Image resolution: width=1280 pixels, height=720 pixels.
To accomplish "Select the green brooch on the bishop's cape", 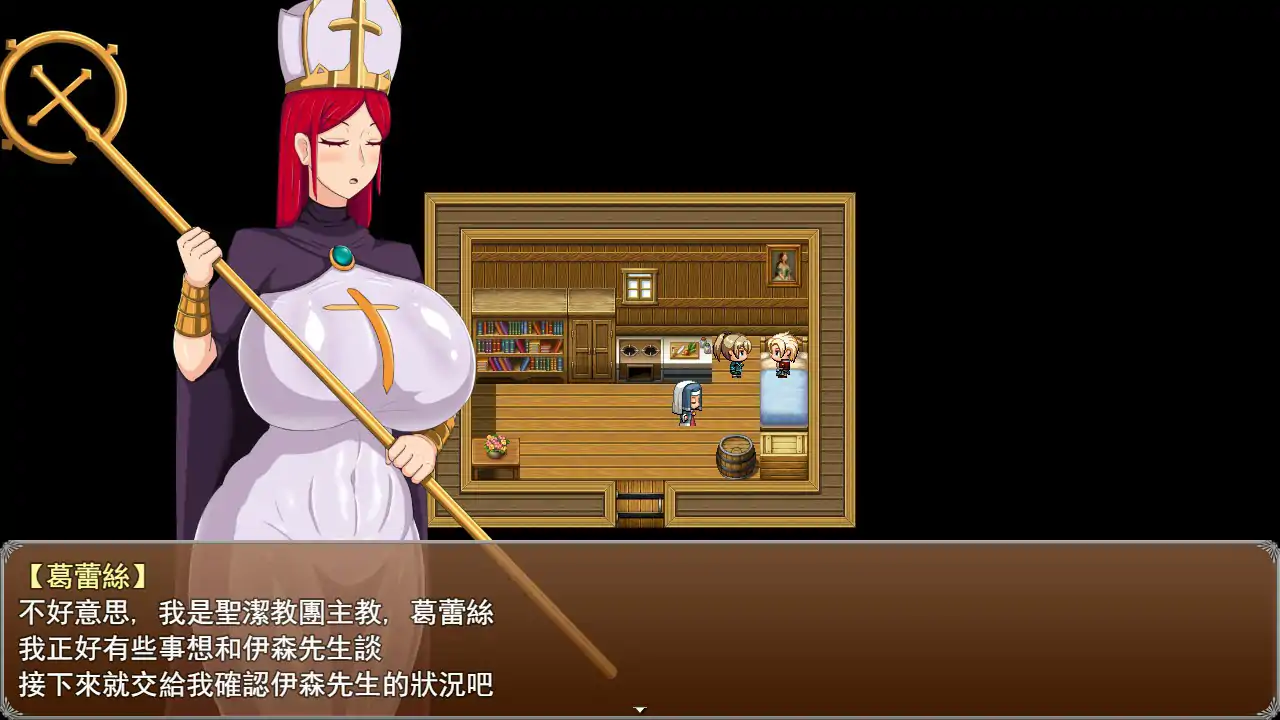I will [341, 256].
